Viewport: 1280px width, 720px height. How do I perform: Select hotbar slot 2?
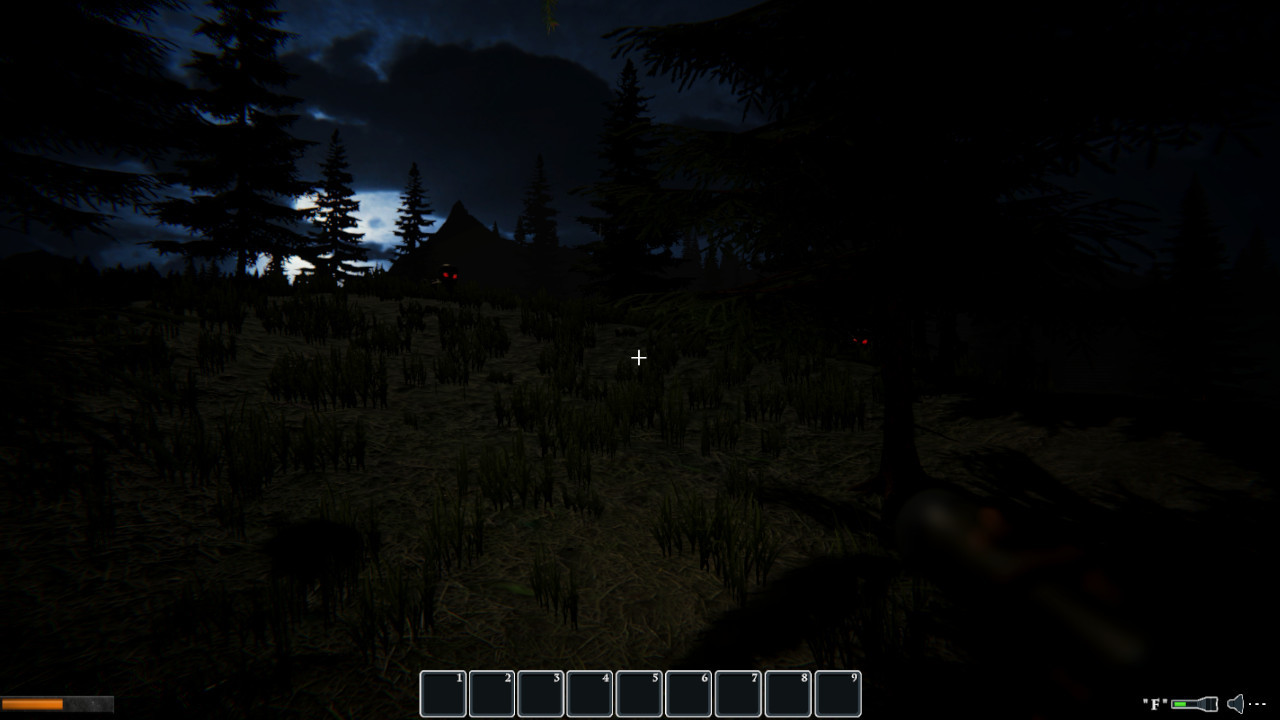coord(491,693)
